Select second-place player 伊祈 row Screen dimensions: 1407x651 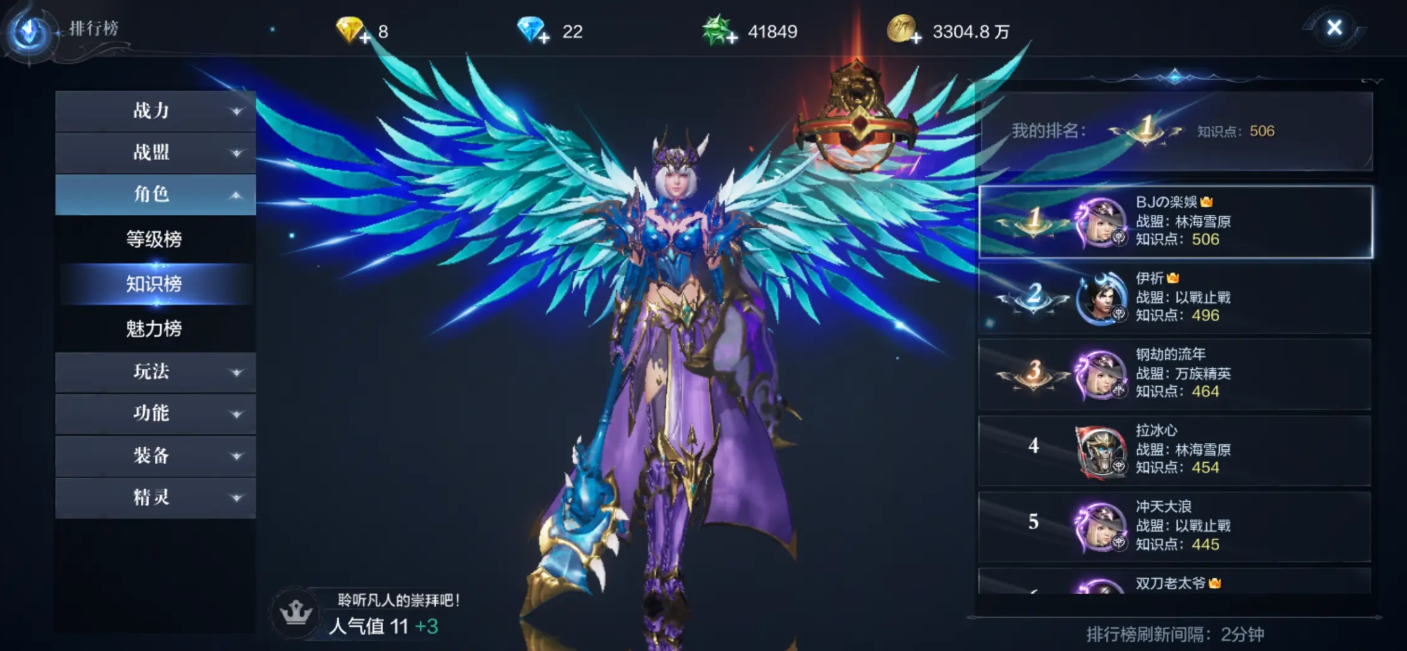coord(1174,297)
